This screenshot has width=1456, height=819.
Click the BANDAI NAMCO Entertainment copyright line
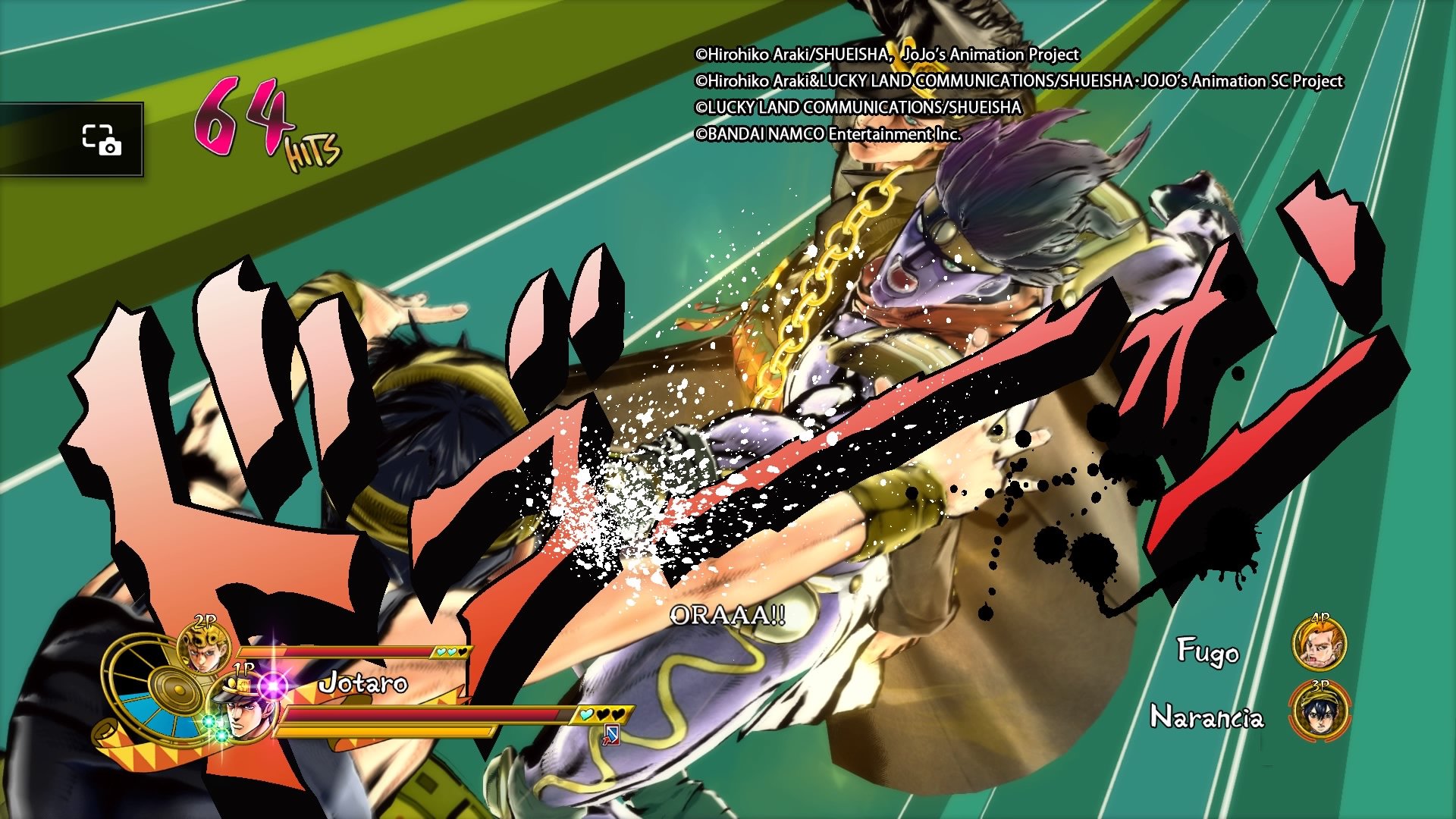829,132
